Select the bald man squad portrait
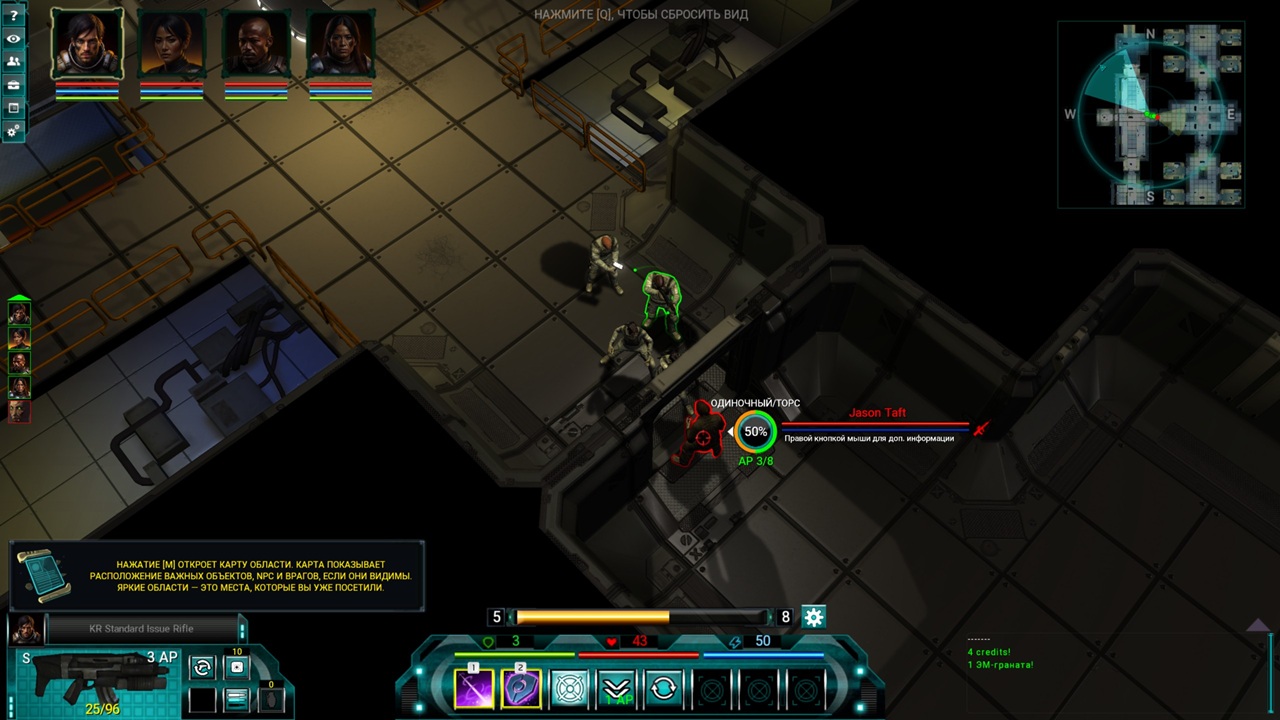 point(256,44)
